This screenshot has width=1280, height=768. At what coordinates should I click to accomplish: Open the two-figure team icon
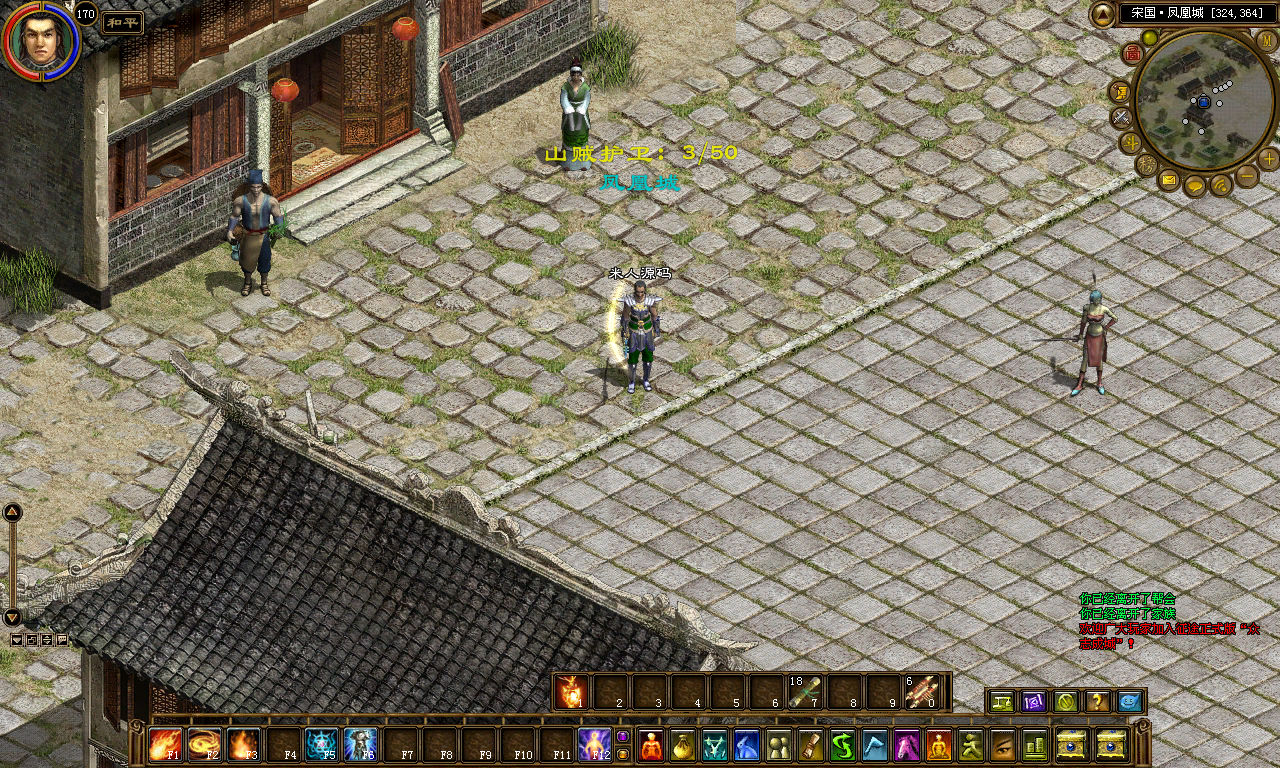[779, 745]
